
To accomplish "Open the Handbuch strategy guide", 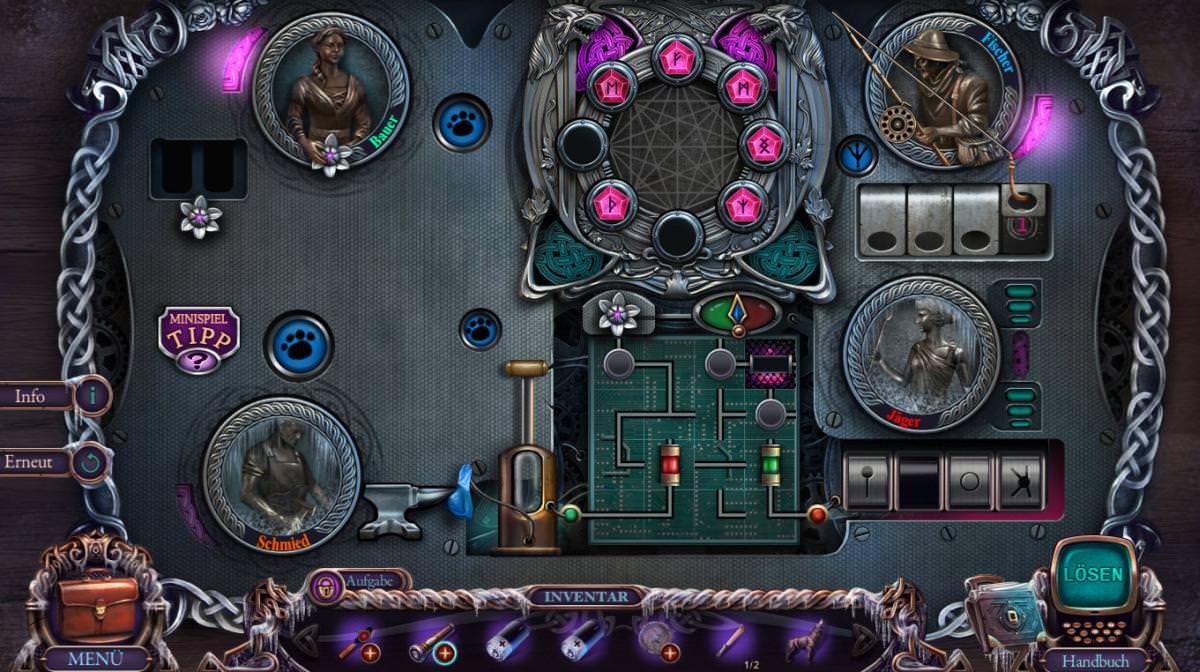I will click(1093, 660).
